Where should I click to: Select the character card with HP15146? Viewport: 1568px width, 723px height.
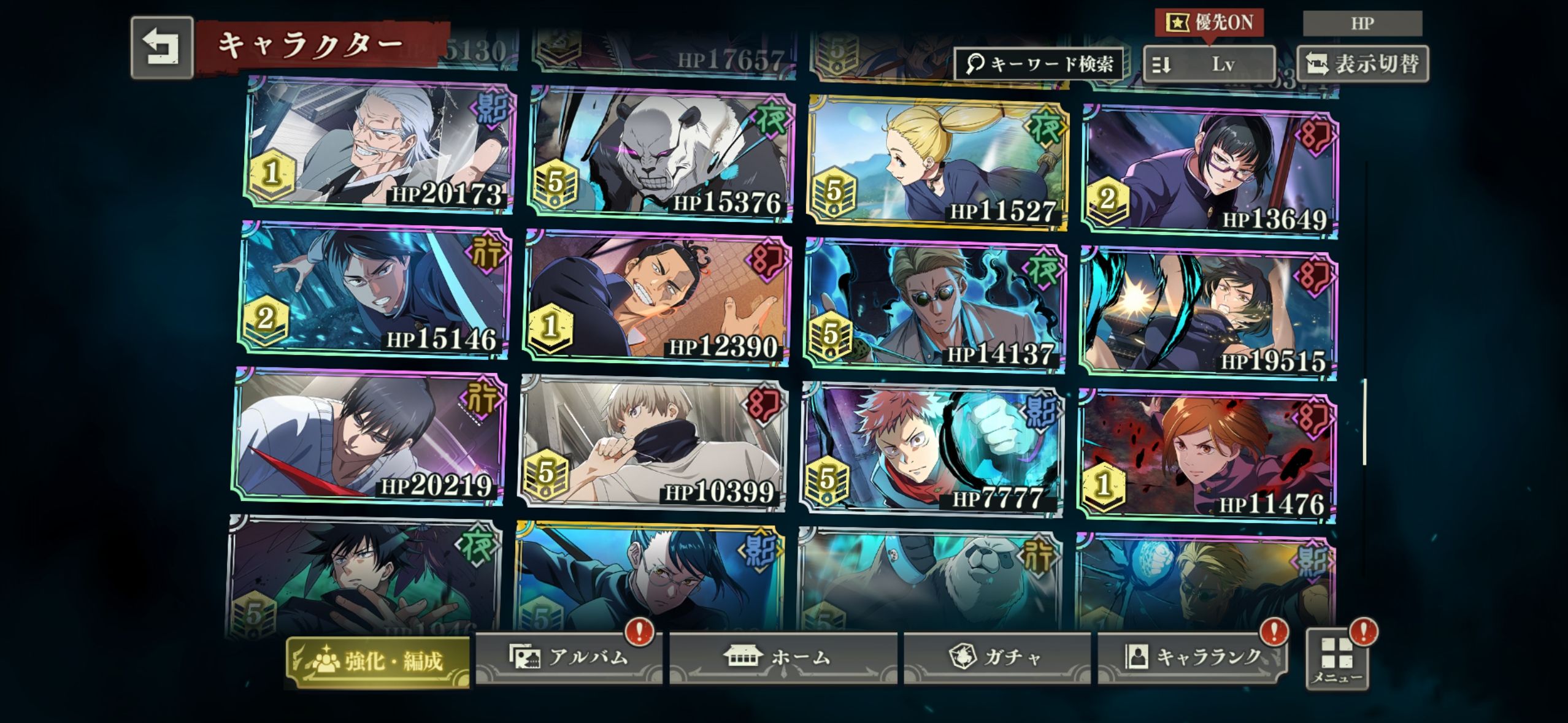point(375,290)
